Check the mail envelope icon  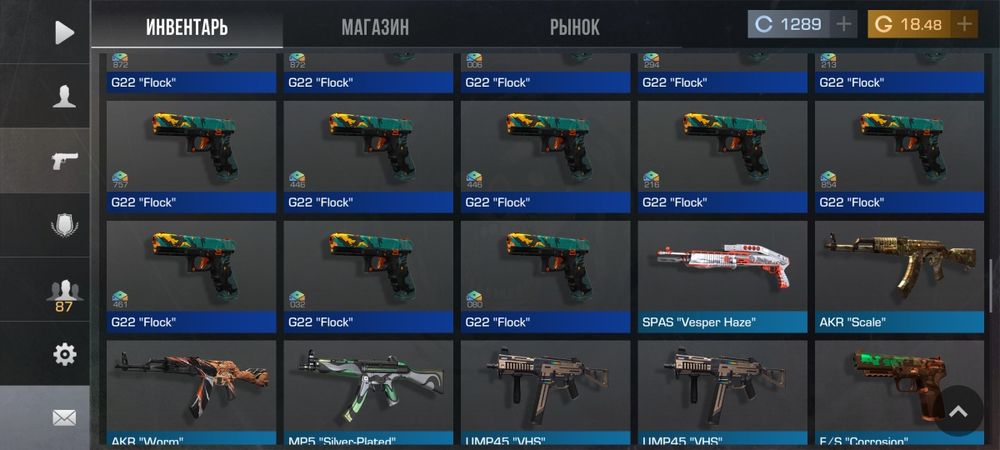(x=64, y=417)
